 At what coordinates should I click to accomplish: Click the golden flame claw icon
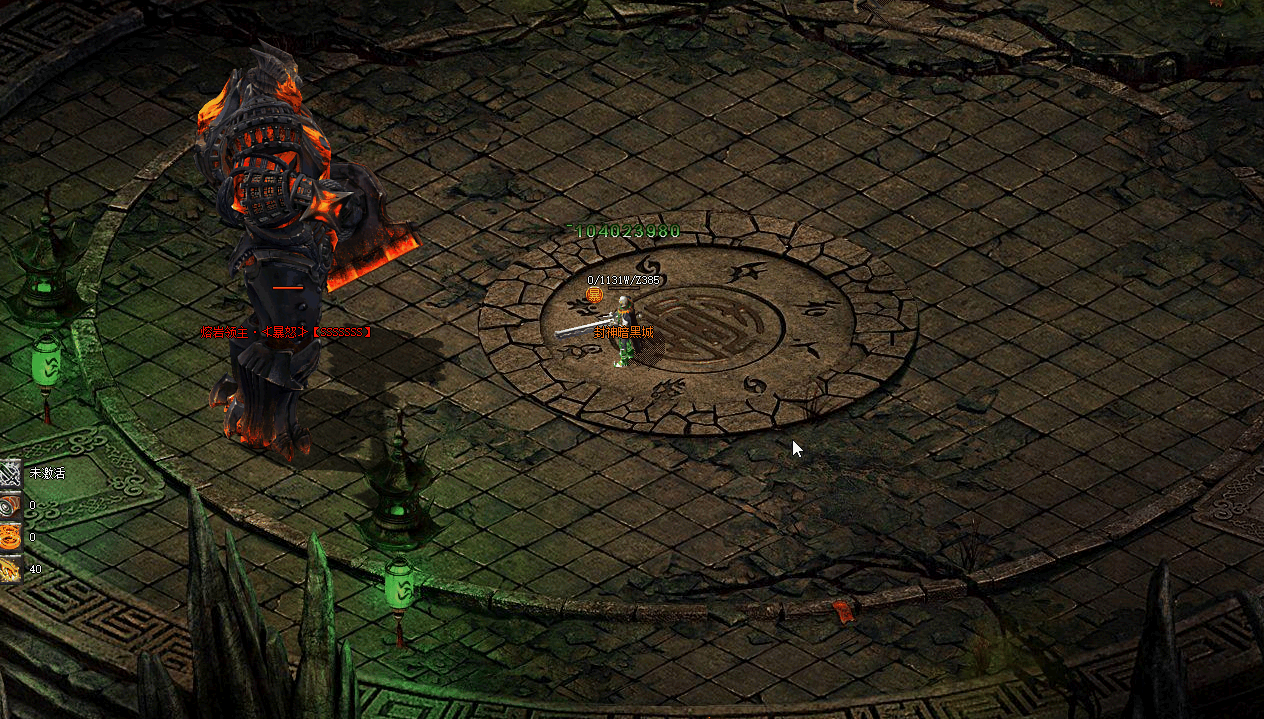click(10, 569)
